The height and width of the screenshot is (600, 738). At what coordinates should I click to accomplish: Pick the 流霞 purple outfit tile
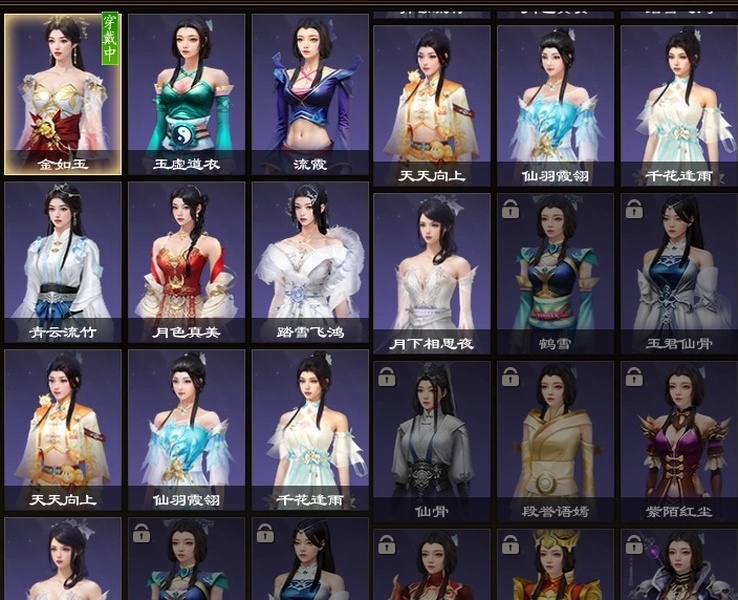point(310,94)
